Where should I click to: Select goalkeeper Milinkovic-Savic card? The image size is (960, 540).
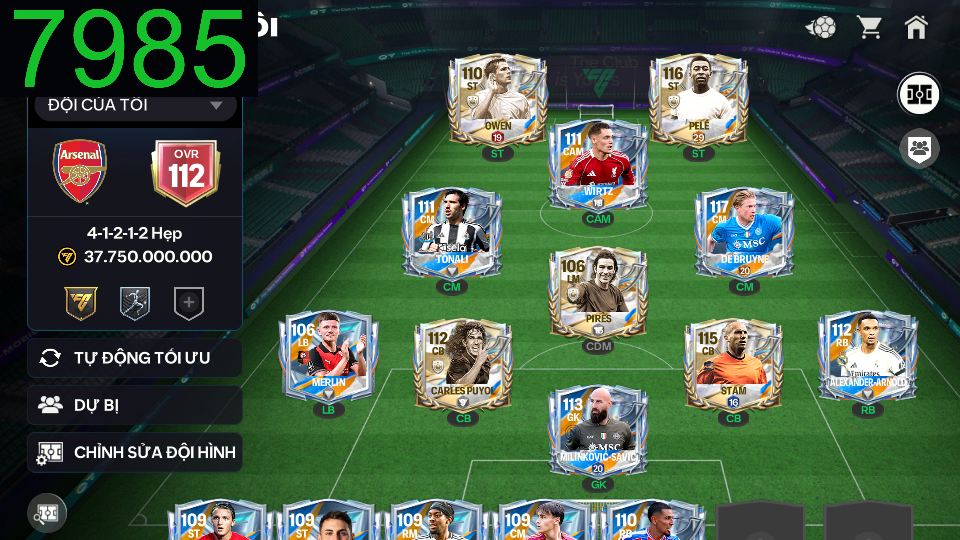598,431
